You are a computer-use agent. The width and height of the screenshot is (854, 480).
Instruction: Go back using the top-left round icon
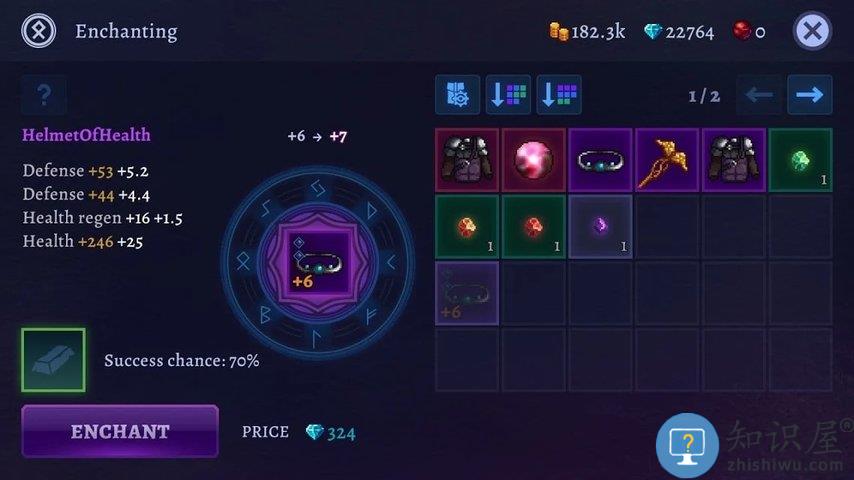pos(38,31)
